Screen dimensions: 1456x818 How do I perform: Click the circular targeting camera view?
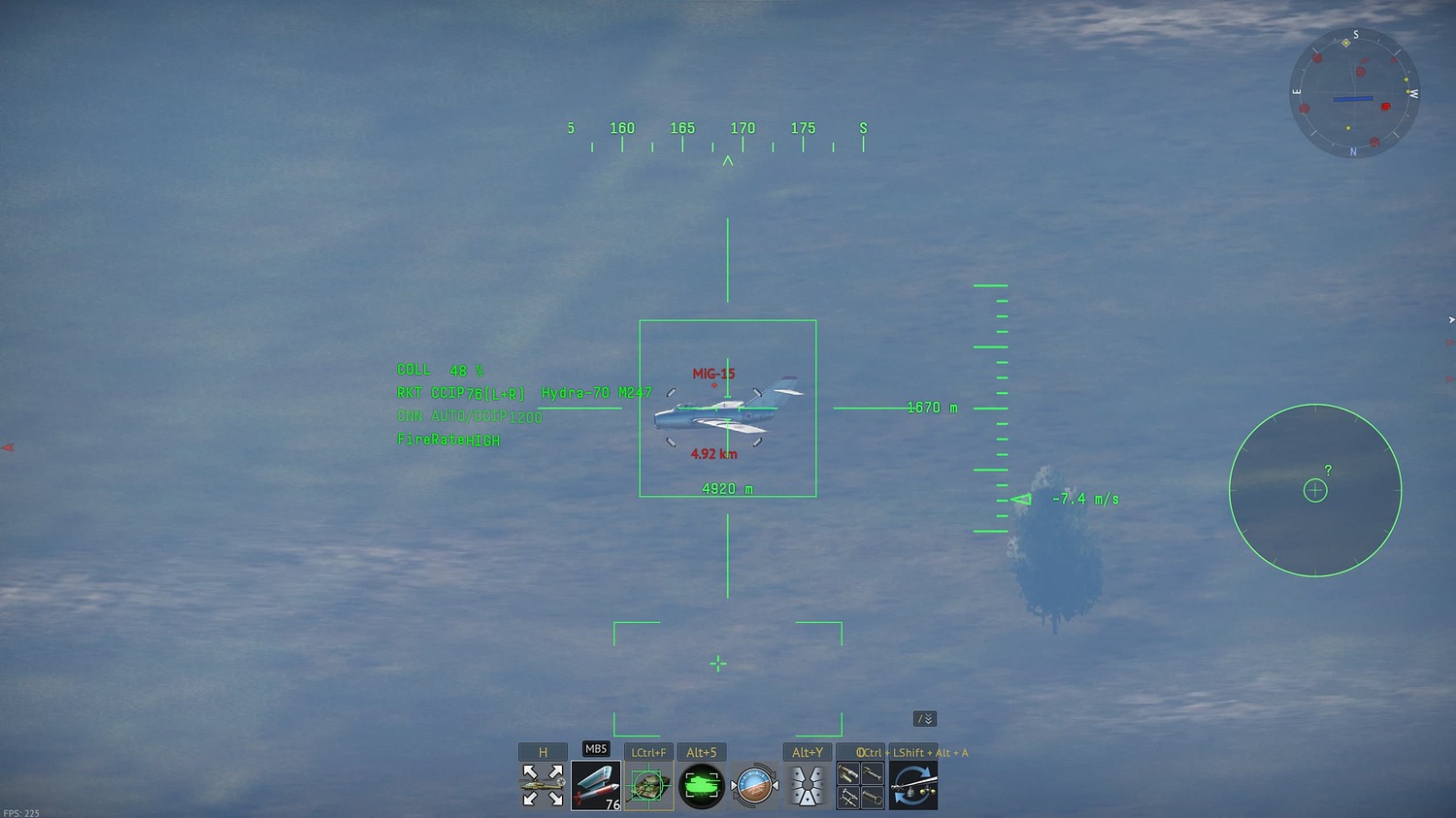coord(1315,491)
